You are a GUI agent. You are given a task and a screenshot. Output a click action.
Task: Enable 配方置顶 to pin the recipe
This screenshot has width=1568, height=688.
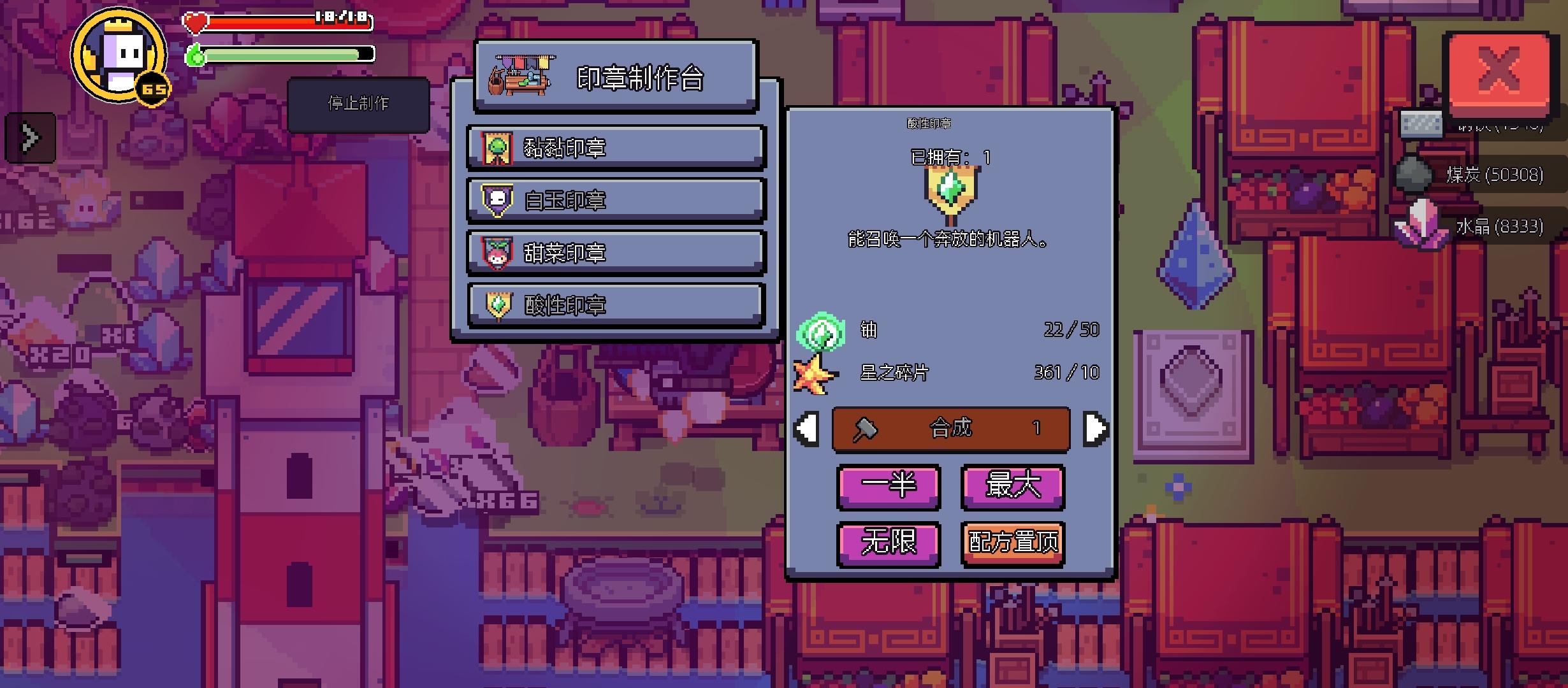coord(1012,543)
